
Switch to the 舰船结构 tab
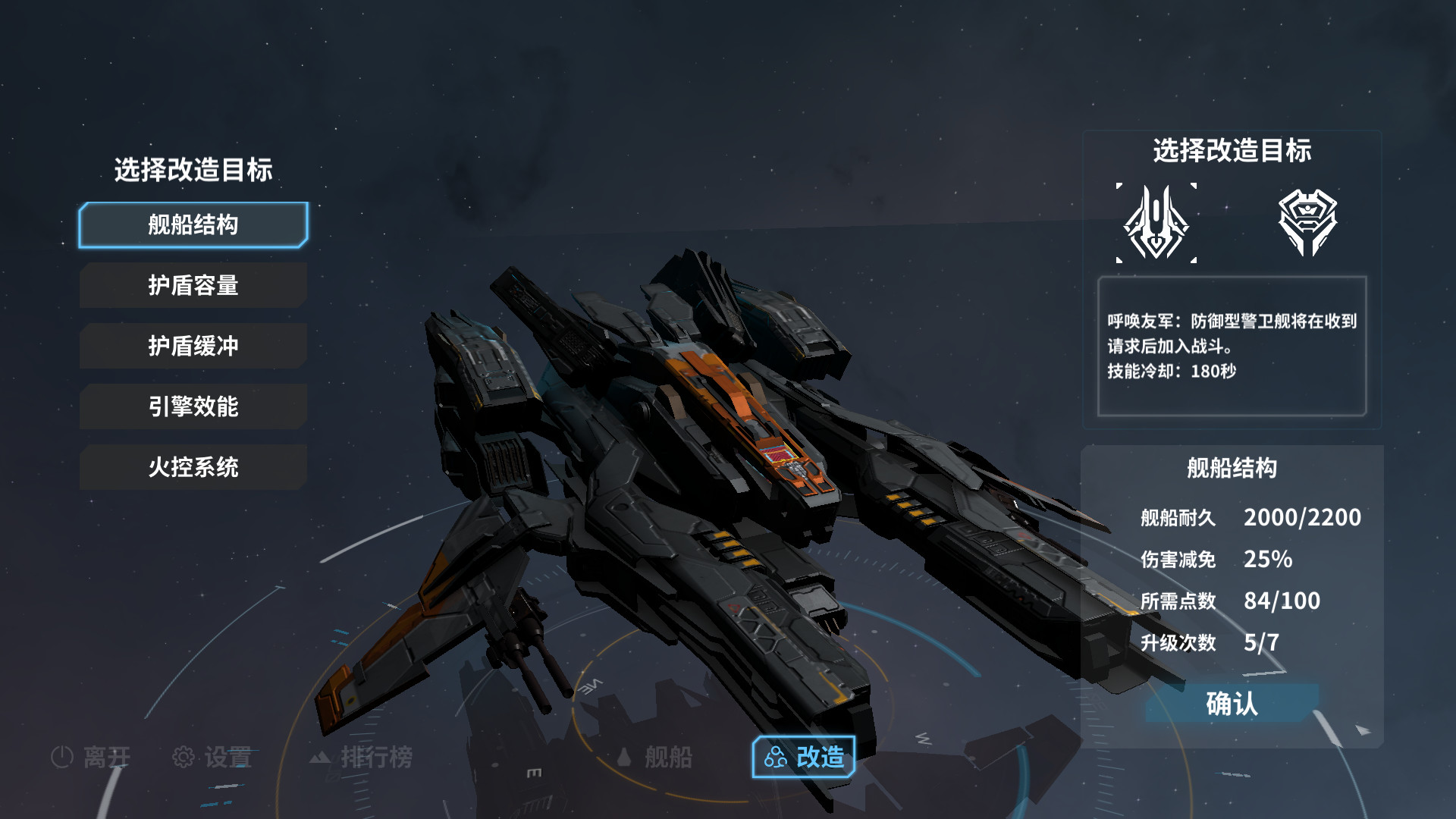click(x=192, y=224)
